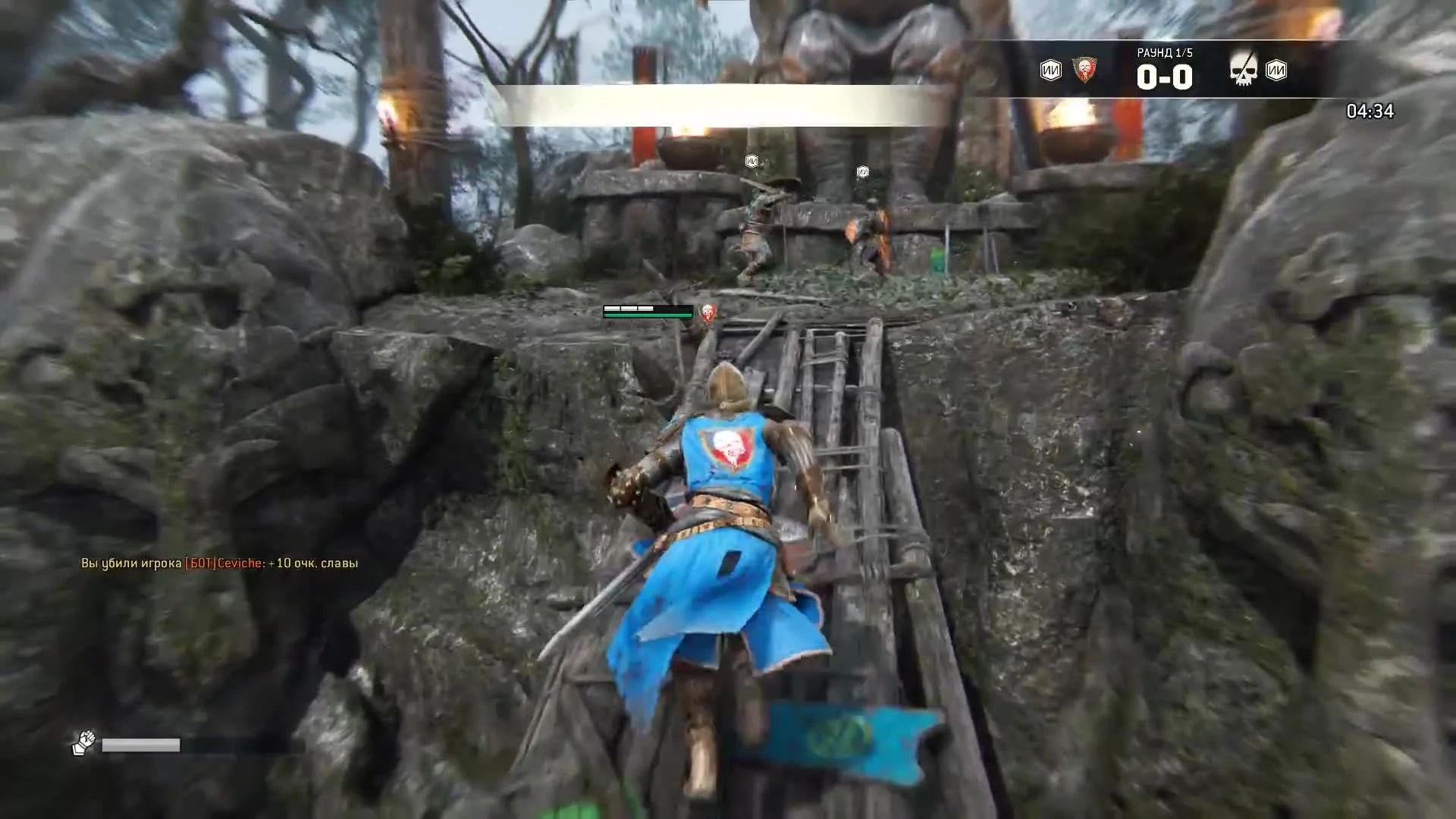Click the ИИ marker above the left distant fighter
This screenshot has width=1456, height=819.
pyautogui.click(x=751, y=159)
